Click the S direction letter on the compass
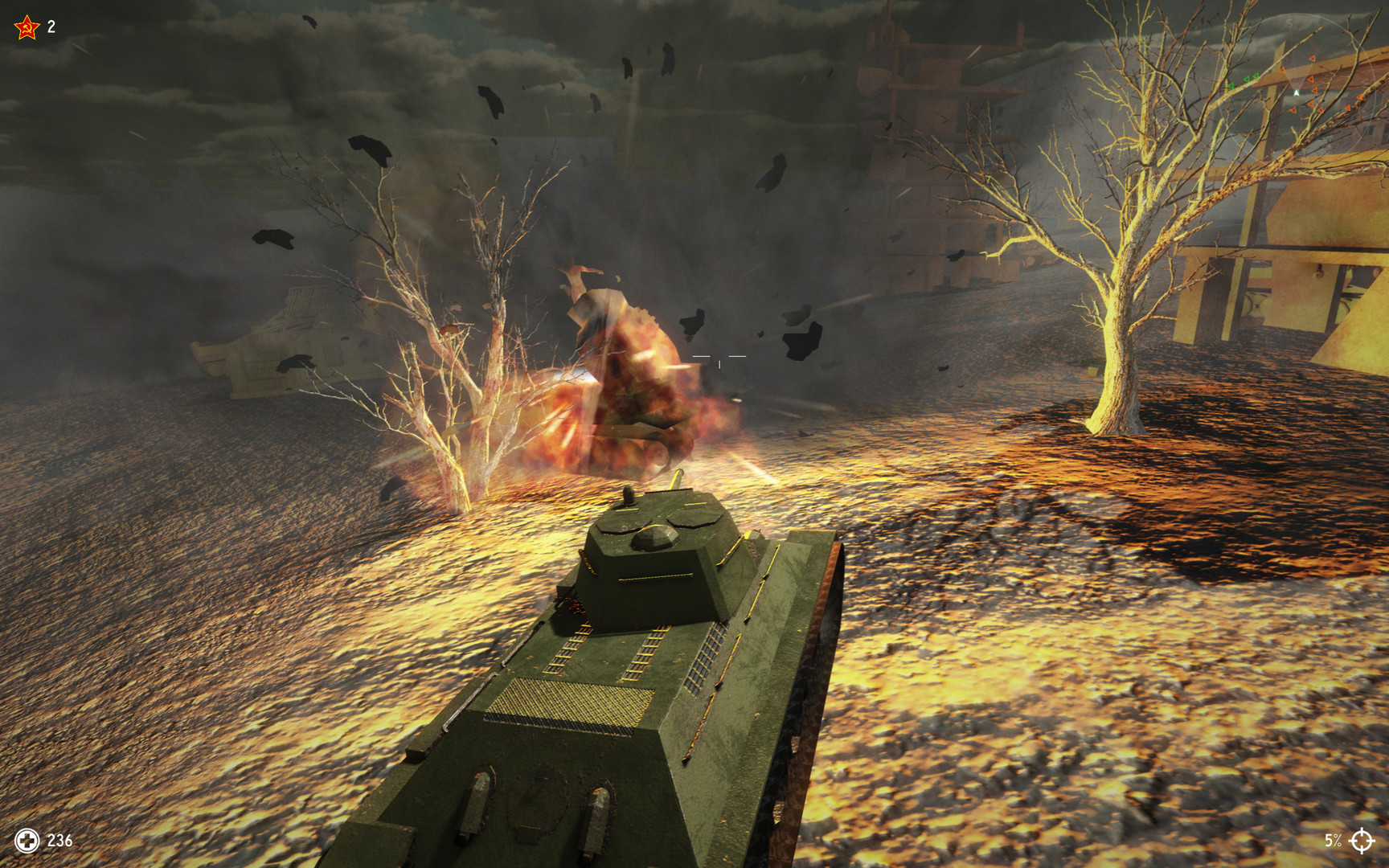1389x868 pixels. tap(1289, 23)
